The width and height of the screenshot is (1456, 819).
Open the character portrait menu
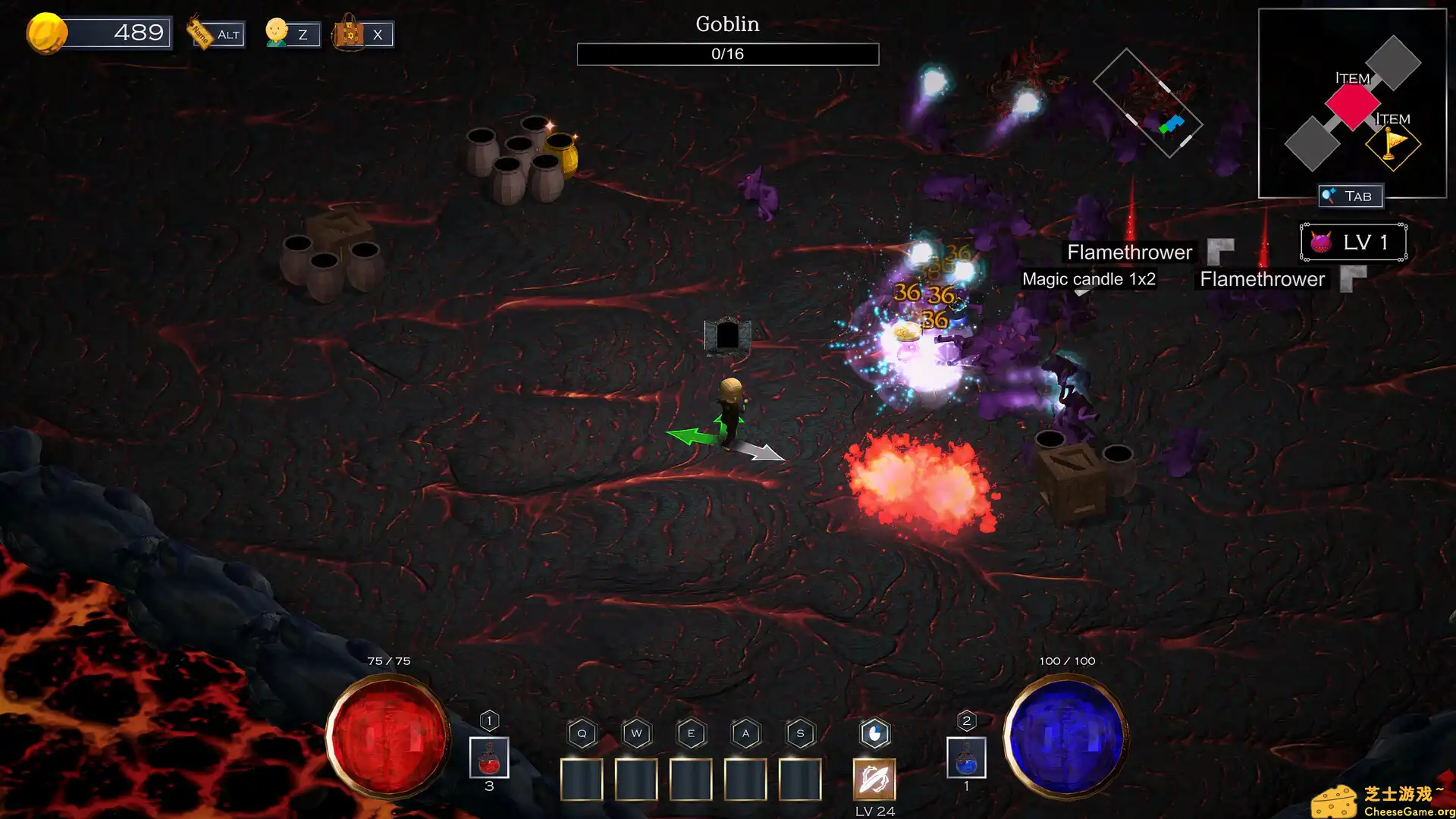click(278, 33)
